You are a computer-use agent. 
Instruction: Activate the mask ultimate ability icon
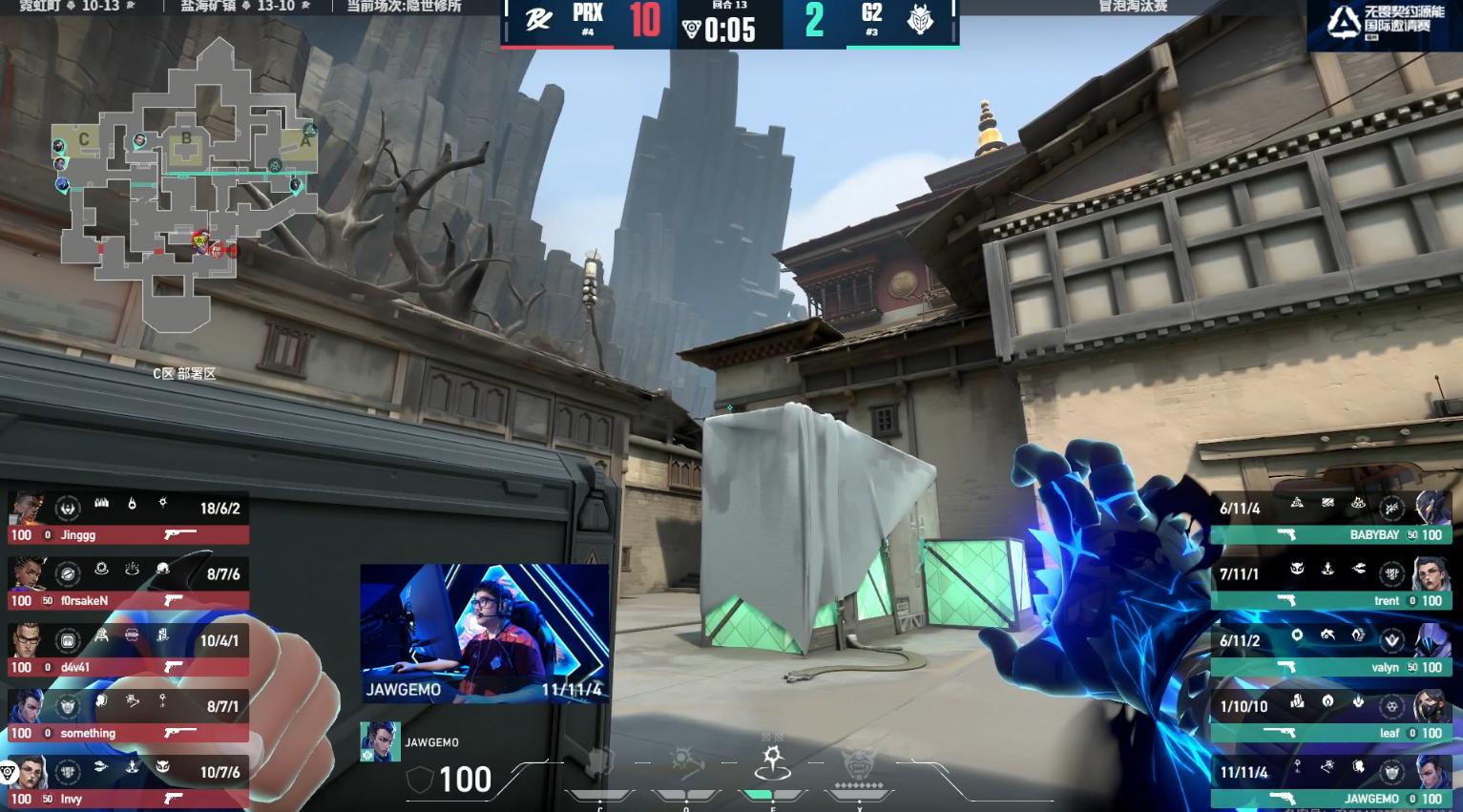pyautogui.click(x=859, y=763)
